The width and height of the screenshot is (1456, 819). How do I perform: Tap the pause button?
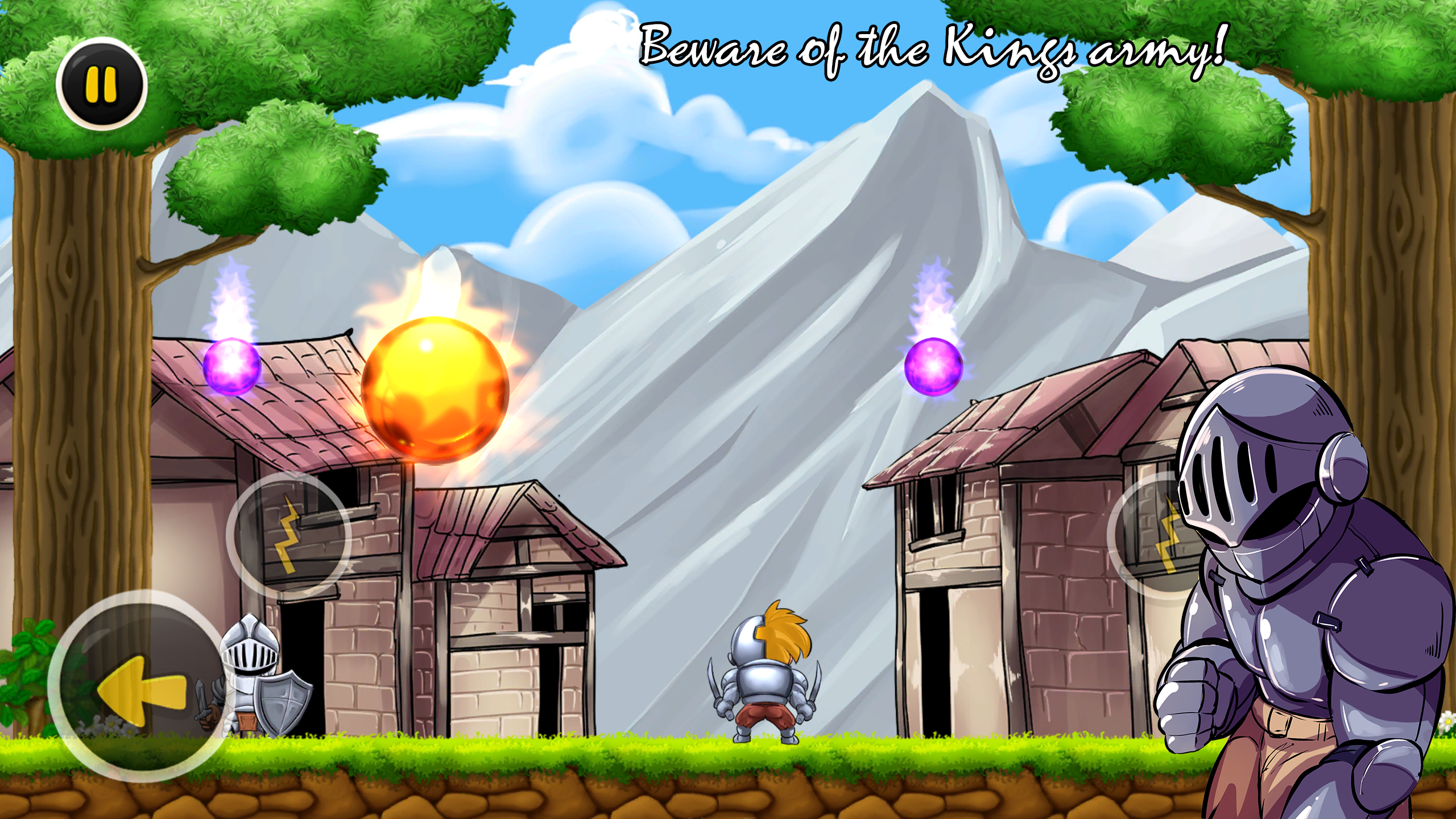click(x=102, y=85)
